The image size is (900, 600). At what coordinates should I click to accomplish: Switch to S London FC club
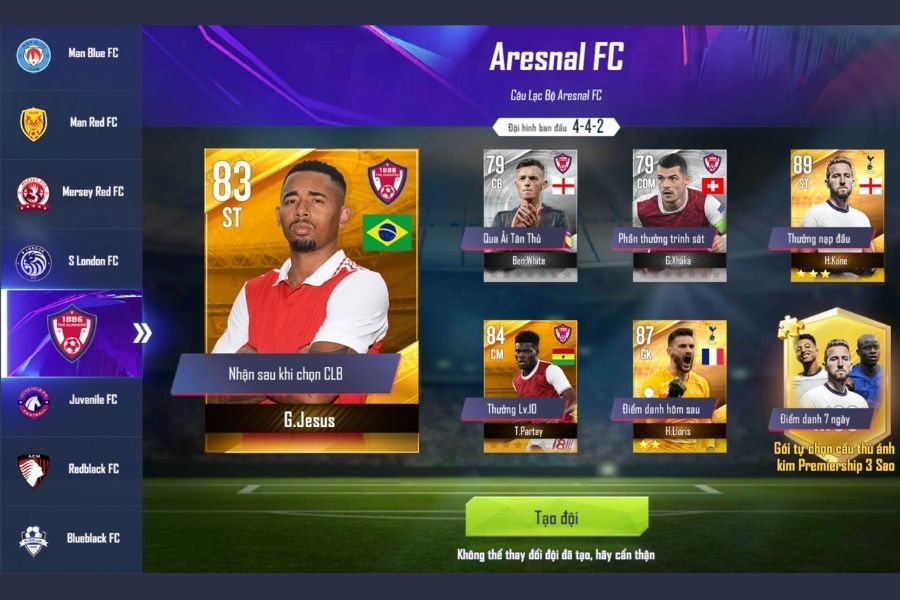[x=70, y=262]
